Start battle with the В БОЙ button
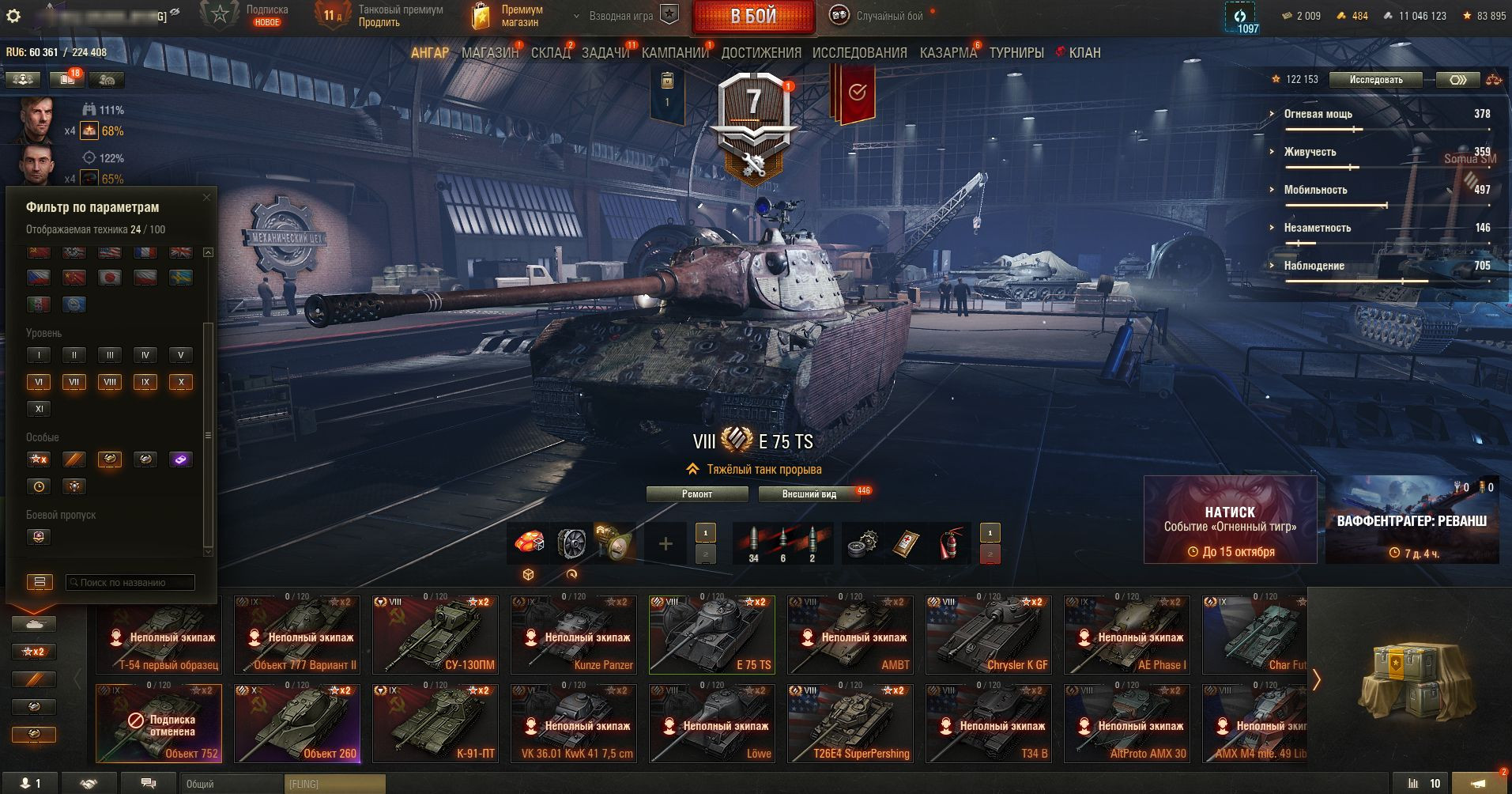 (x=752, y=17)
